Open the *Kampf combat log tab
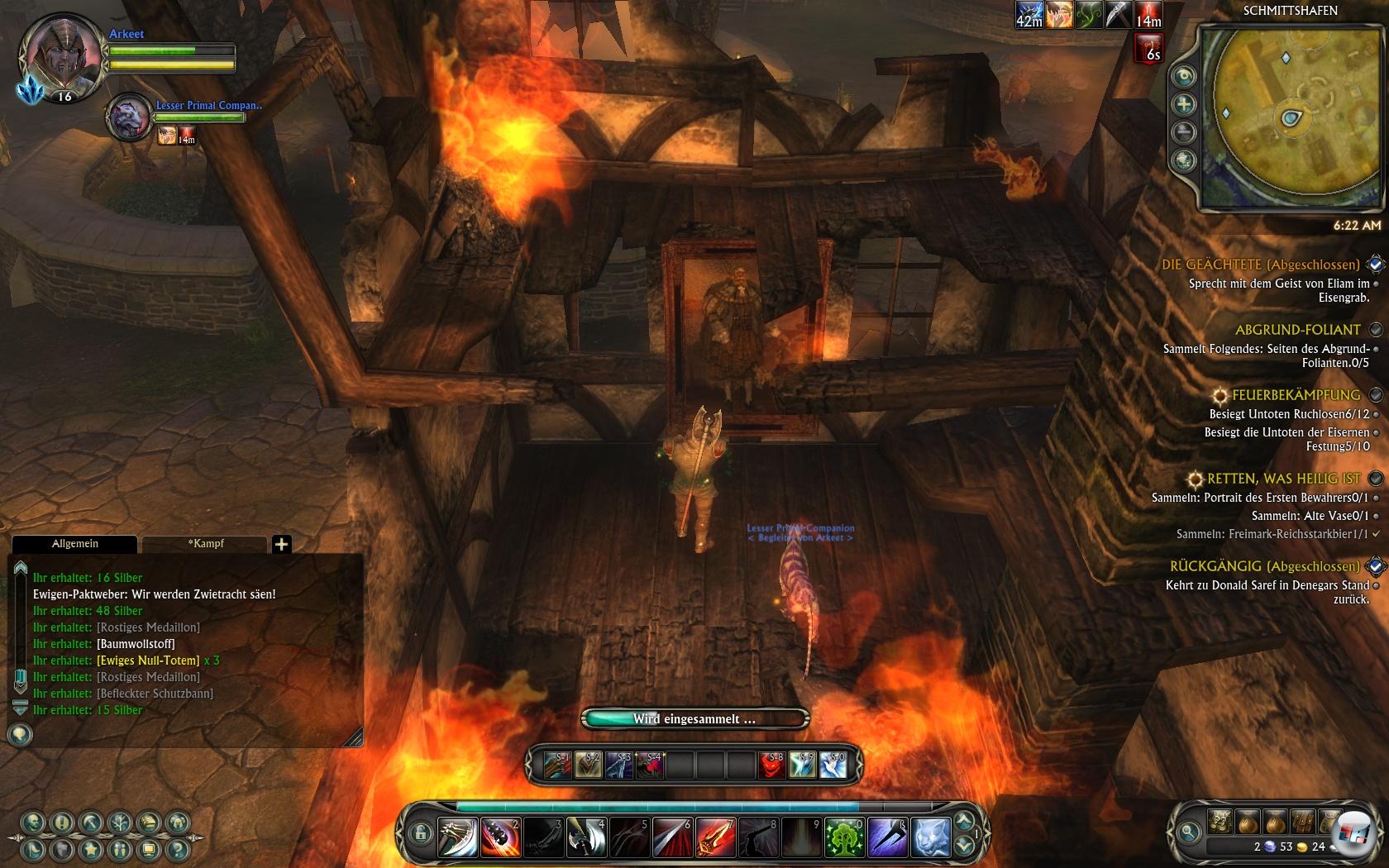The image size is (1389, 868). (x=205, y=544)
